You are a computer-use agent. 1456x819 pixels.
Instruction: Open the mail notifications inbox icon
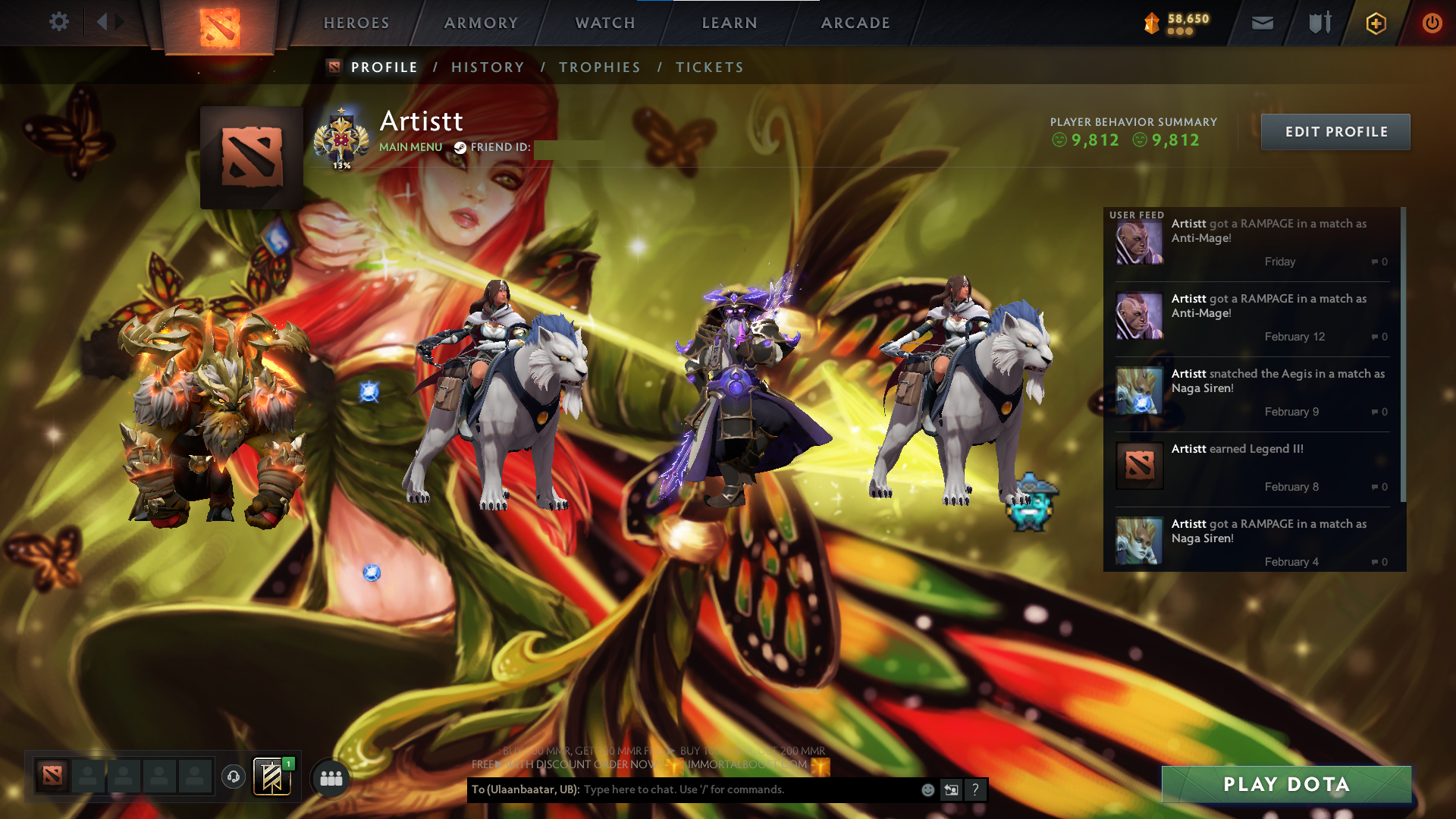[x=1261, y=23]
